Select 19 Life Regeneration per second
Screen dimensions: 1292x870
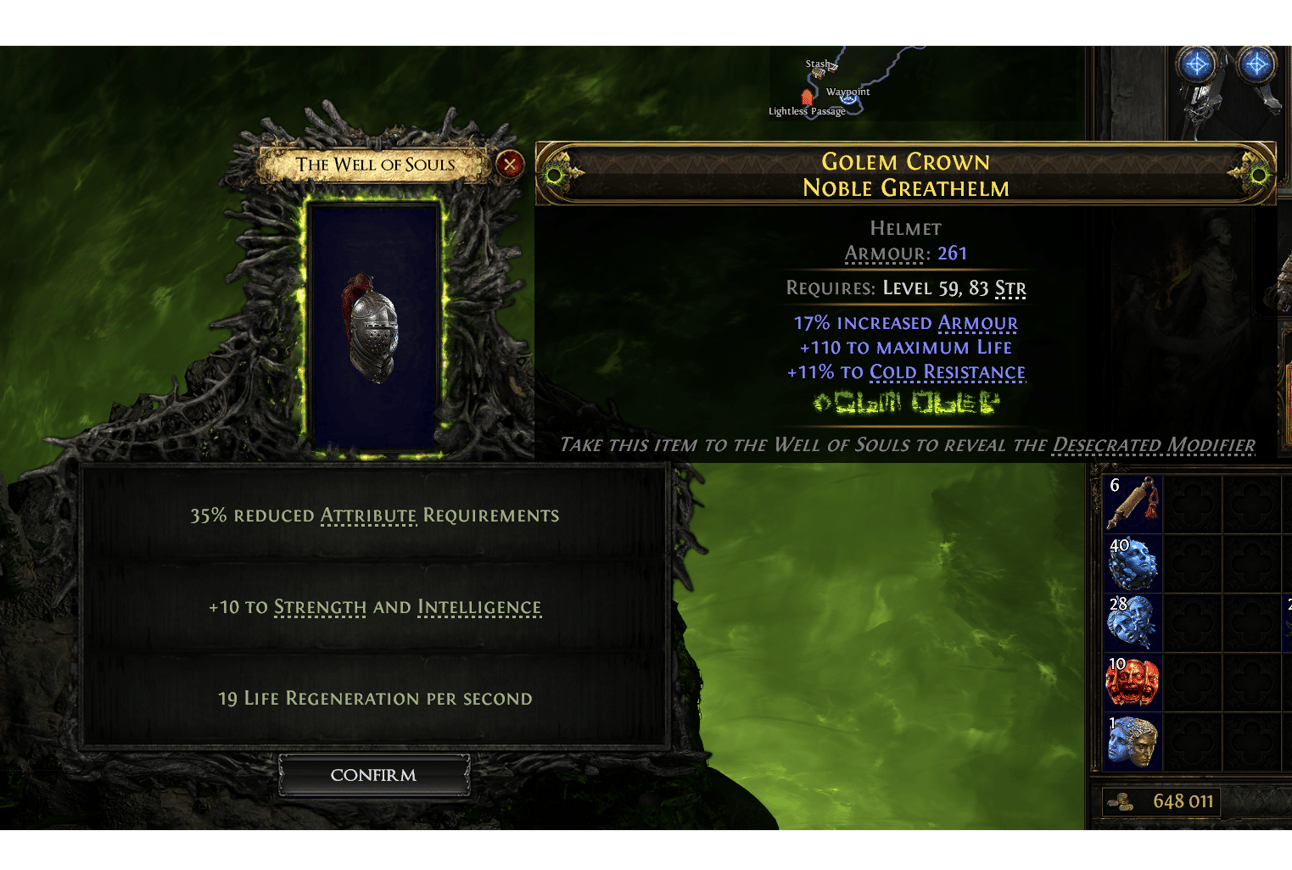(374, 698)
